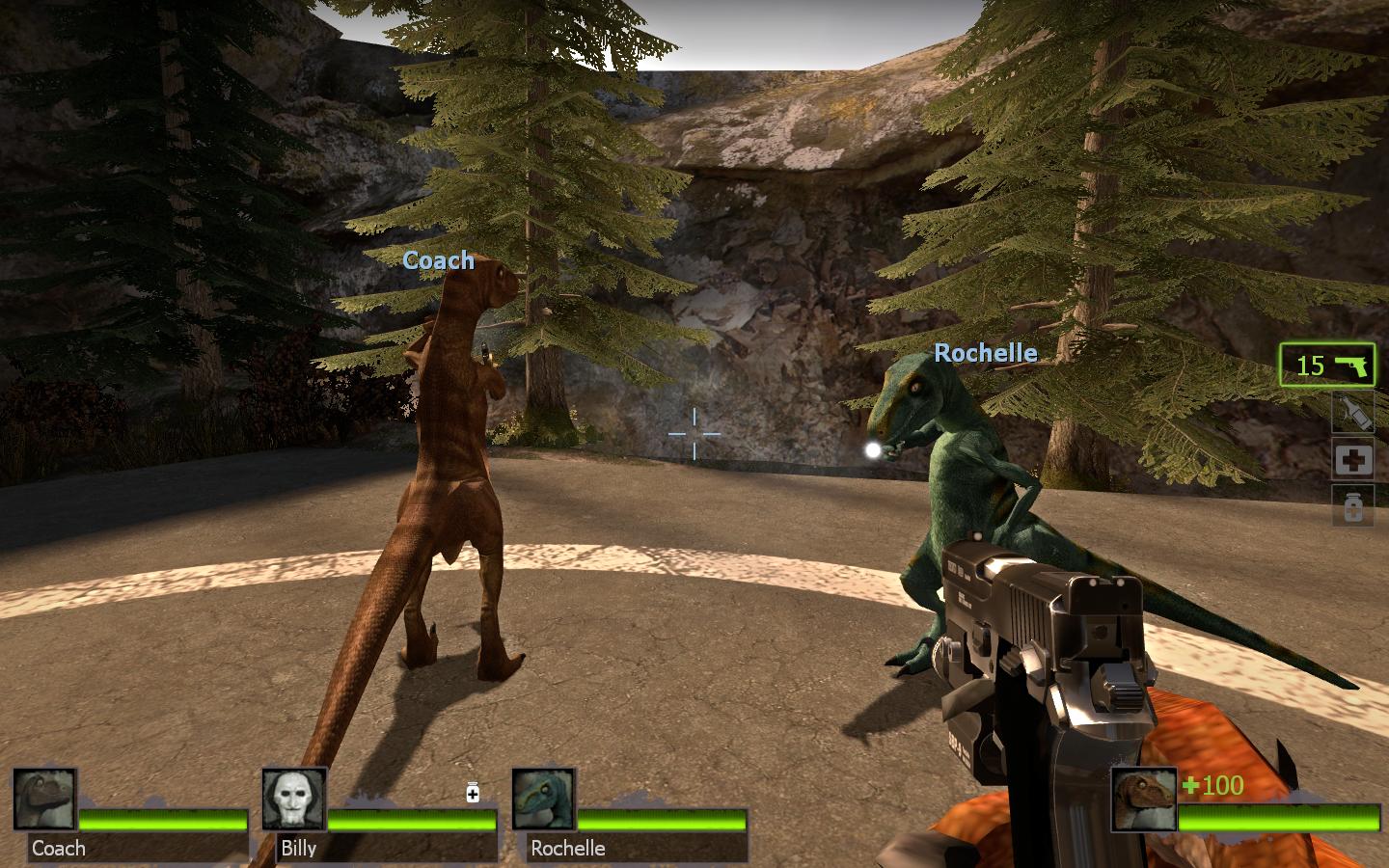Screen dimensions: 1389x868
Task: Click Rochelle's green raptor portrait
Action: tap(543, 800)
